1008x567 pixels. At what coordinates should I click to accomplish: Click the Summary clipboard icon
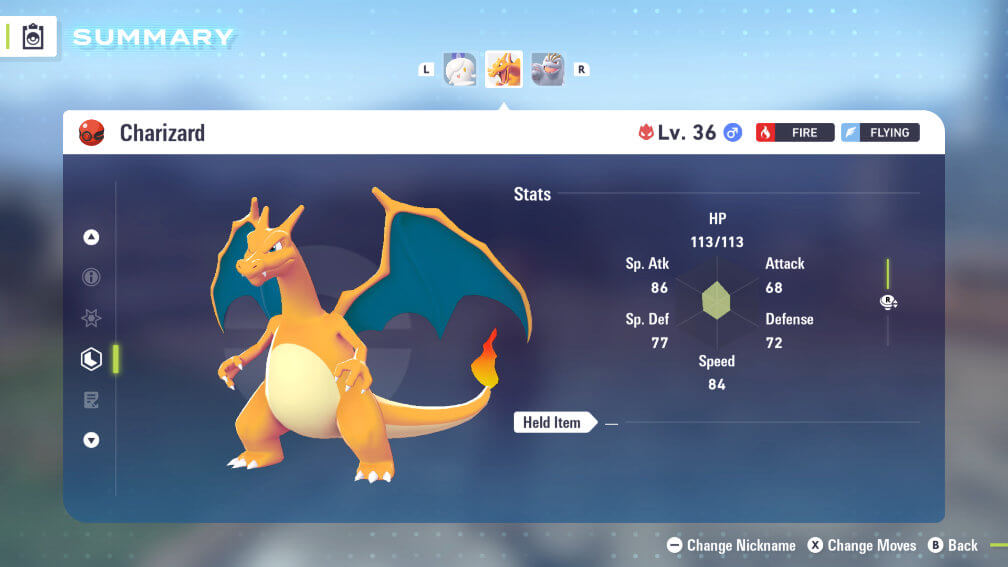(33, 37)
